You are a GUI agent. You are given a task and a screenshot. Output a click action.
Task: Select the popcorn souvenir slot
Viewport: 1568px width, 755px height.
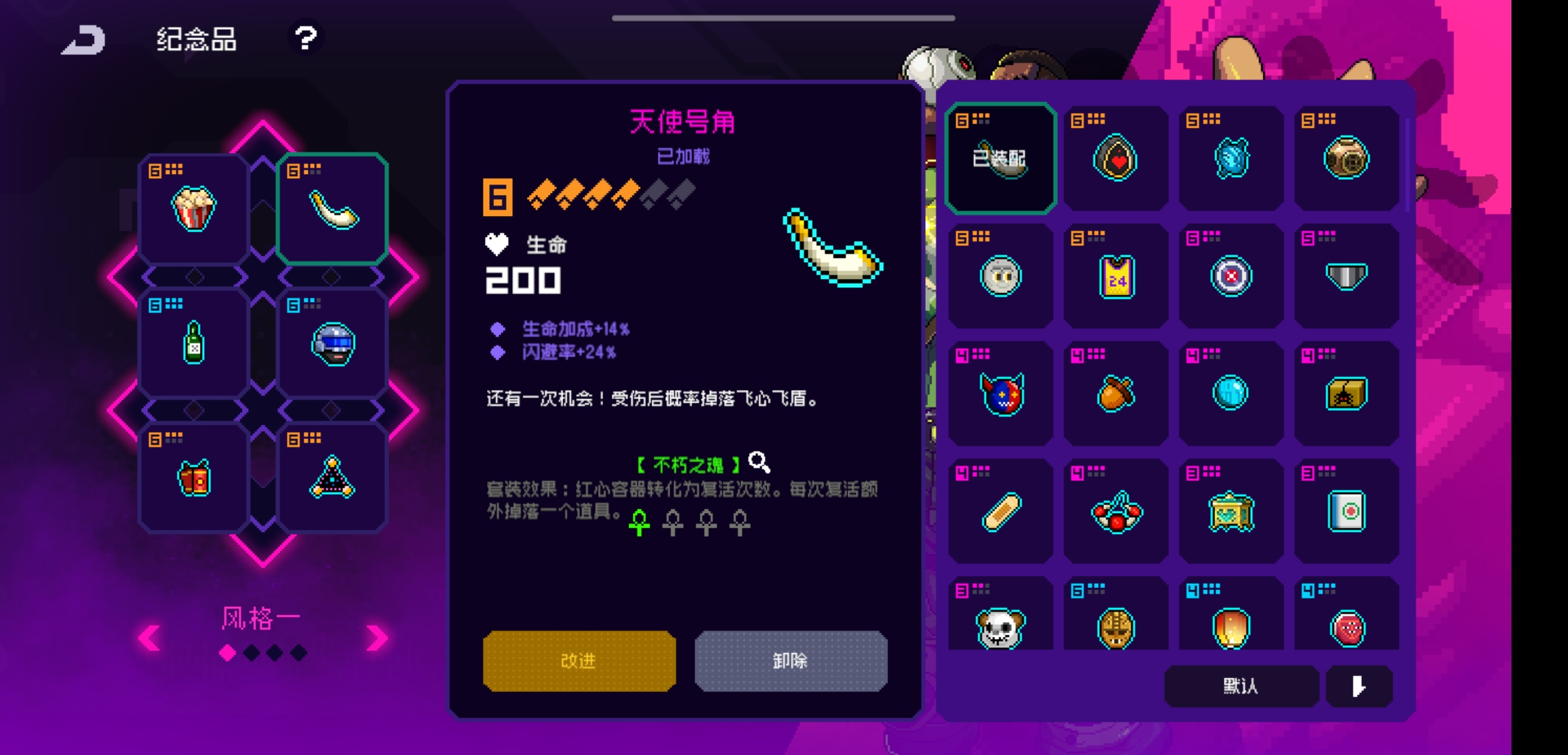click(x=193, y=206)
